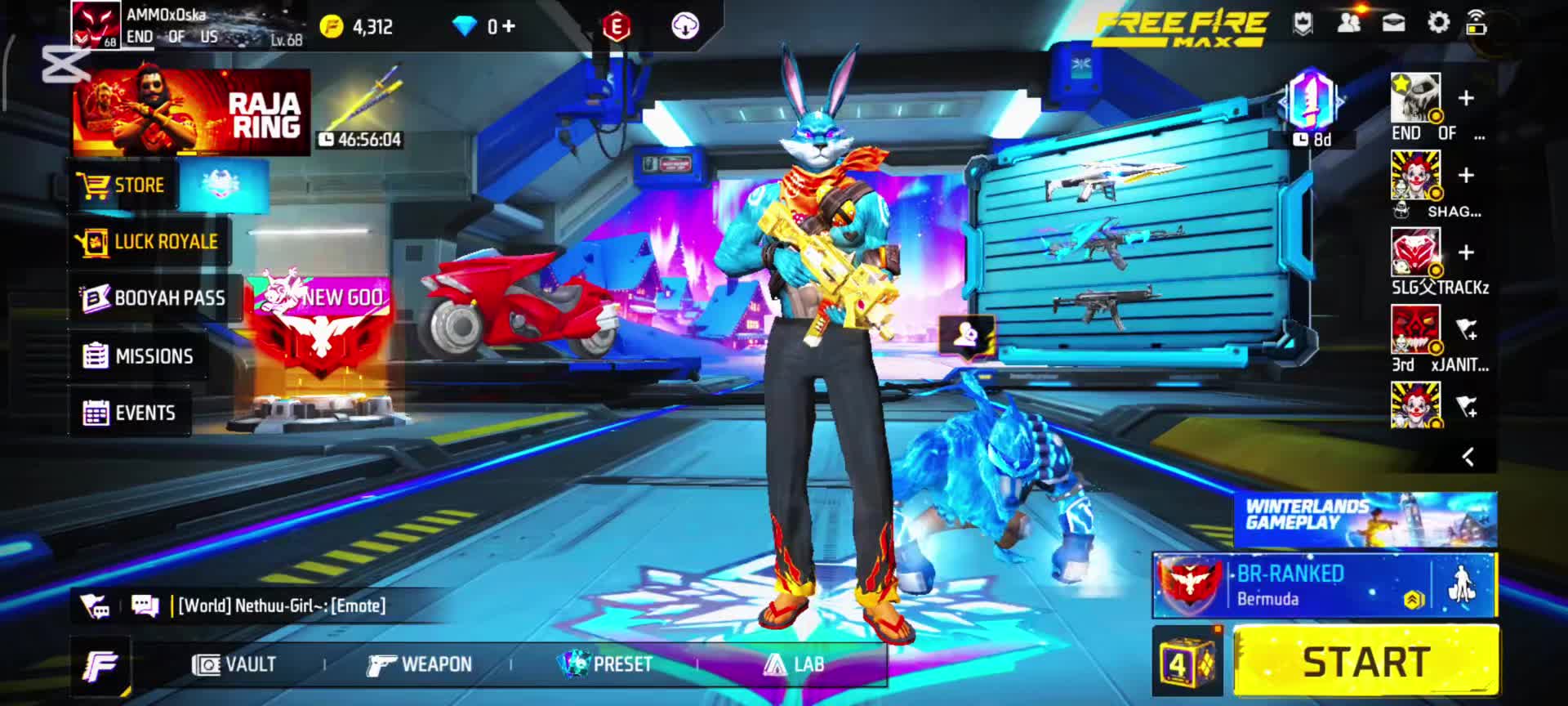Collapse the friends list arrow
This screenshot has height=706, width=1568.
(1468, 457)
